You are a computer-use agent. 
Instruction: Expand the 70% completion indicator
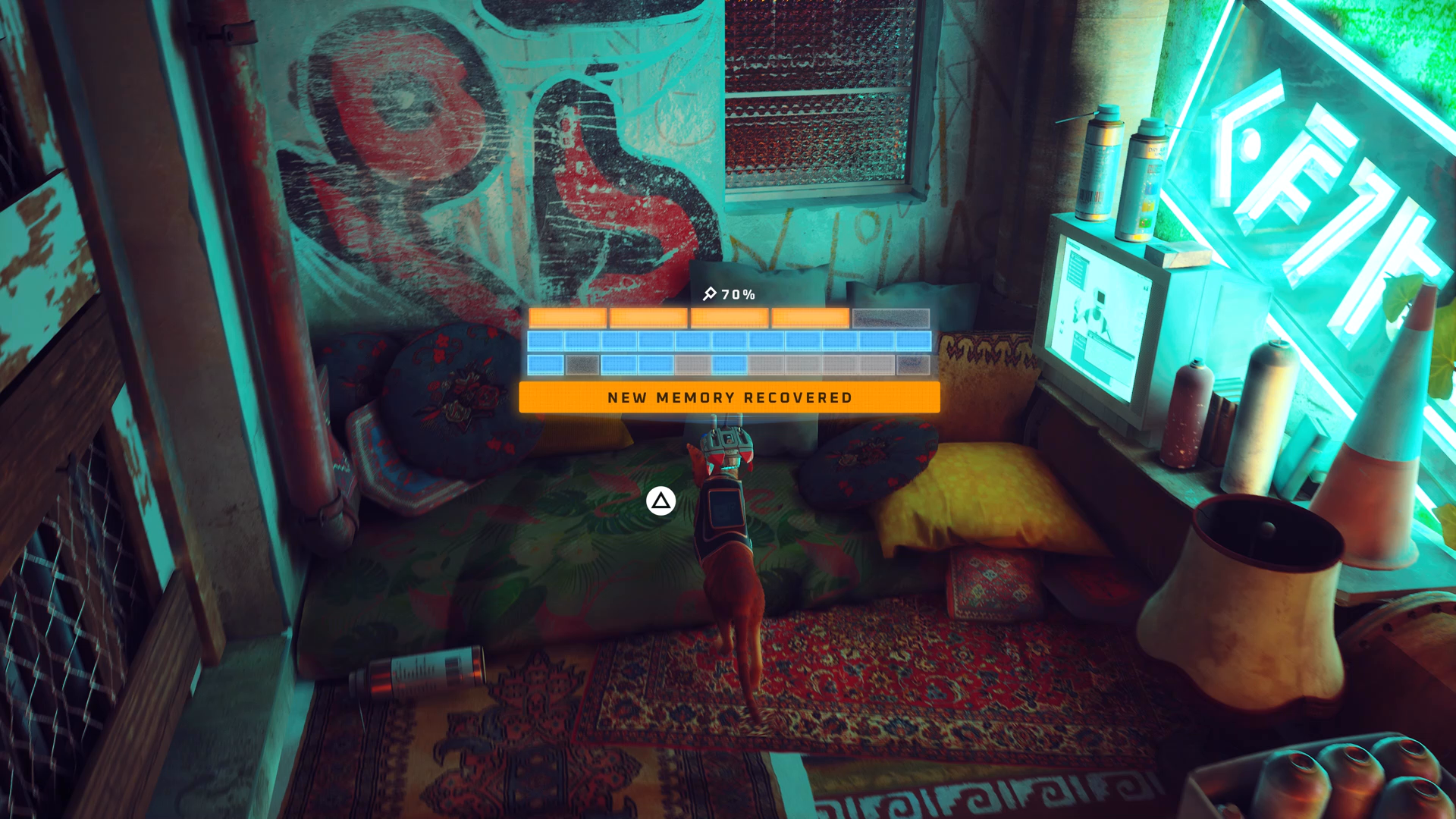click(x=737, y=293)
